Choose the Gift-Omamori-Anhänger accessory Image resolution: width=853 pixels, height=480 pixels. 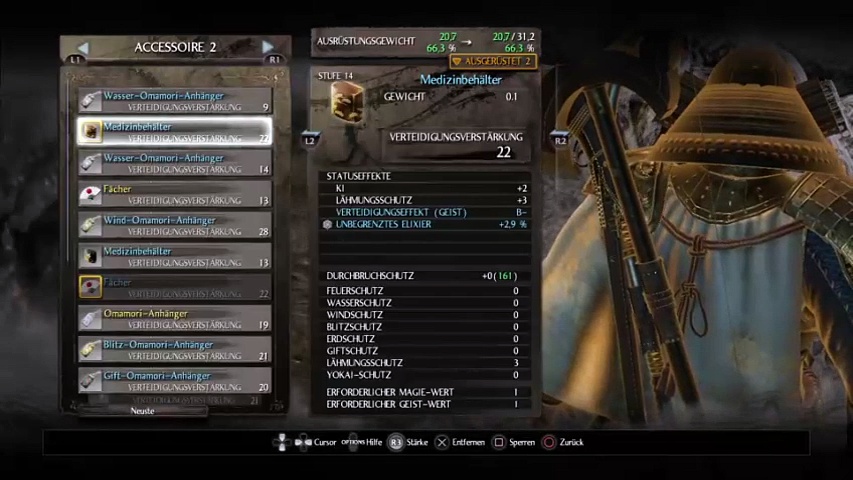175,380
